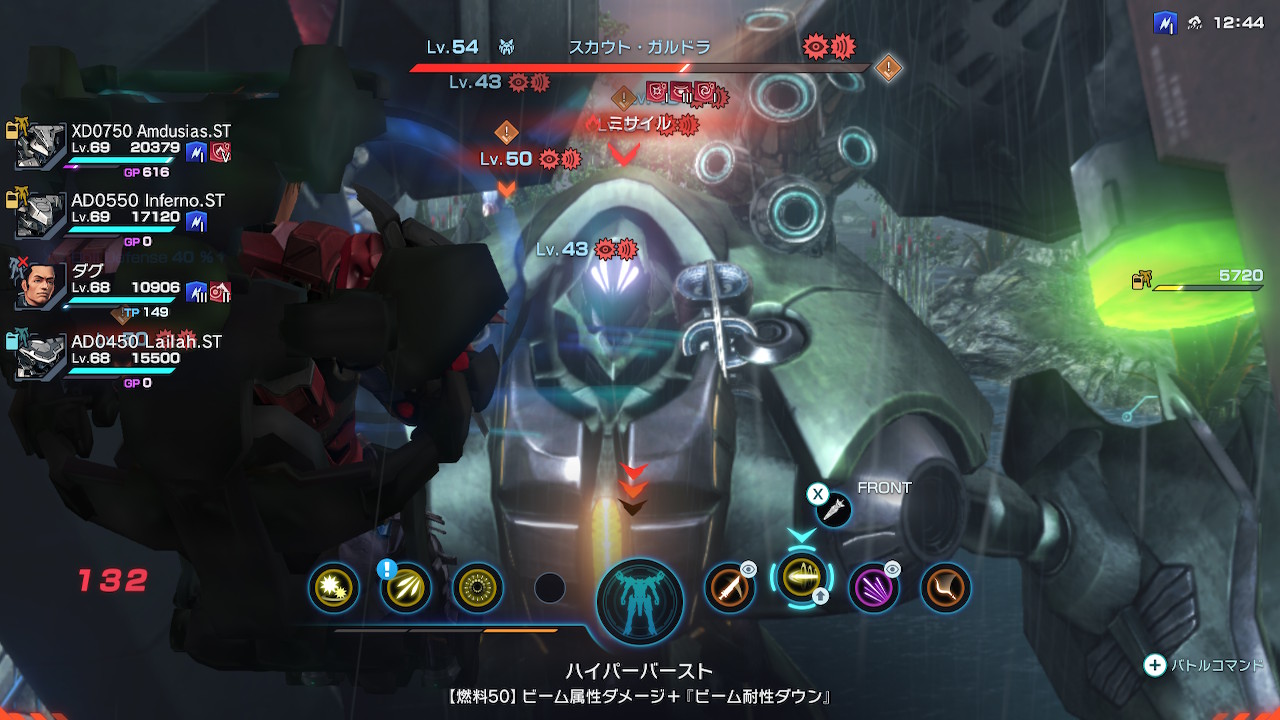The image size is (1280, 720).
Task: Pick the ダグ character portrait
Action: pos(40,286)
